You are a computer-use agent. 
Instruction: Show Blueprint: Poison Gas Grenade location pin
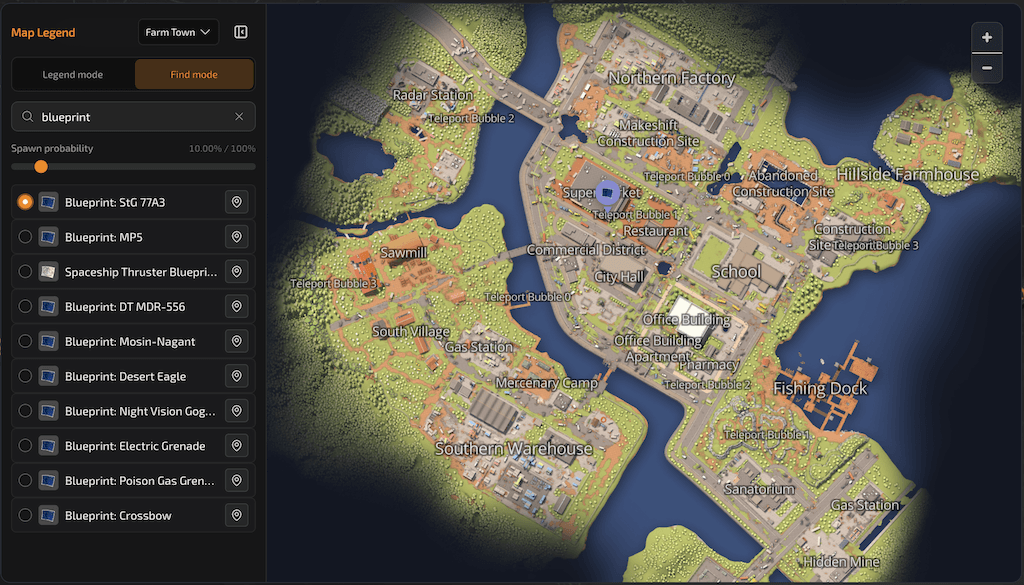[x=237, y=481]
